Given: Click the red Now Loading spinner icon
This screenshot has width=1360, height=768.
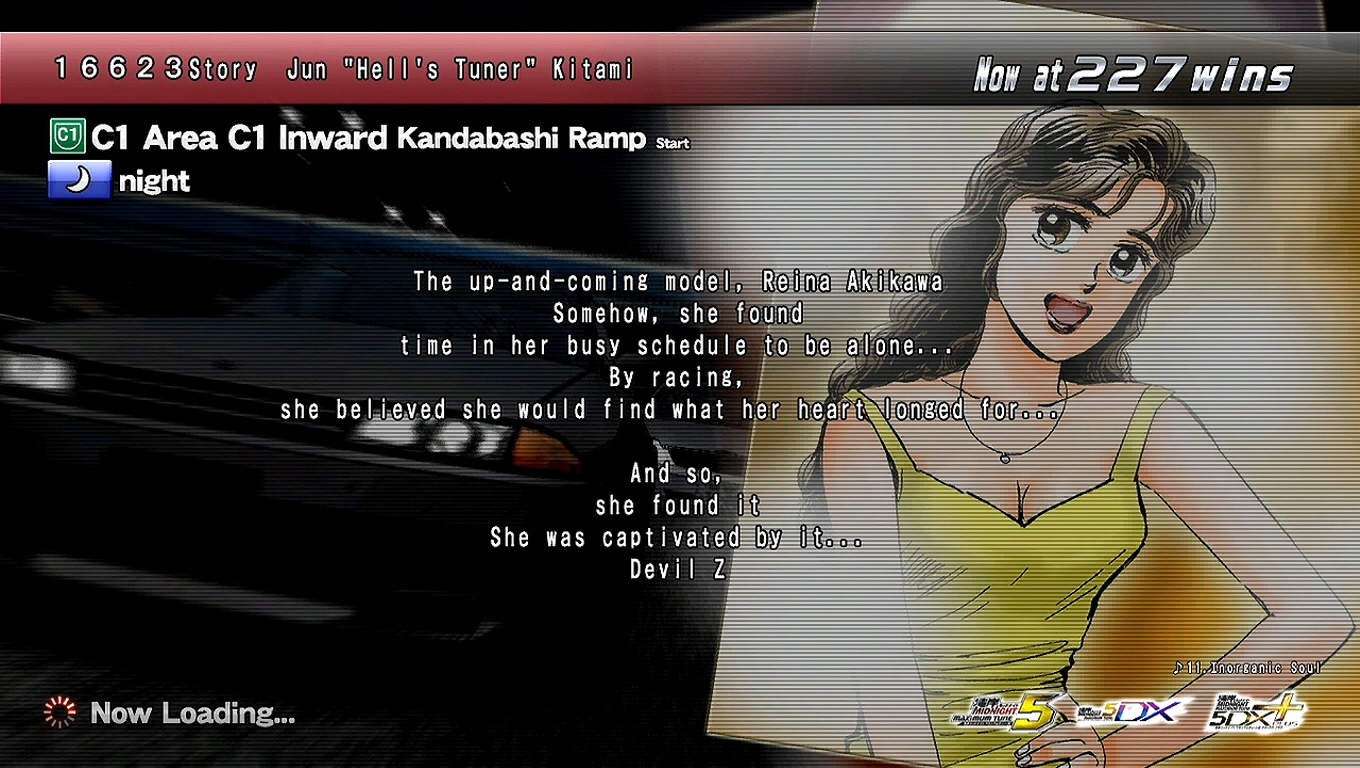Looking at the screenshot, I should pyautogui.click(x=60, y=712).
